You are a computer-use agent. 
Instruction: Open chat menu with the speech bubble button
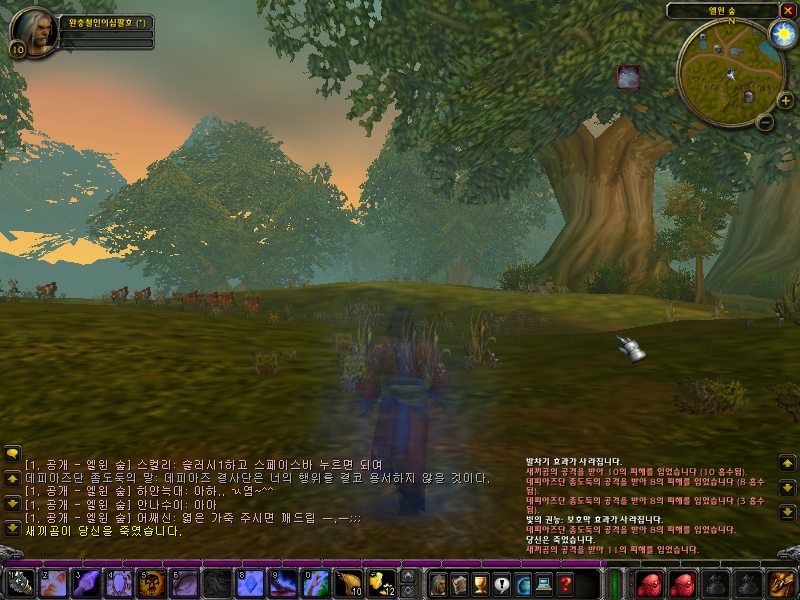coord(12,454)
